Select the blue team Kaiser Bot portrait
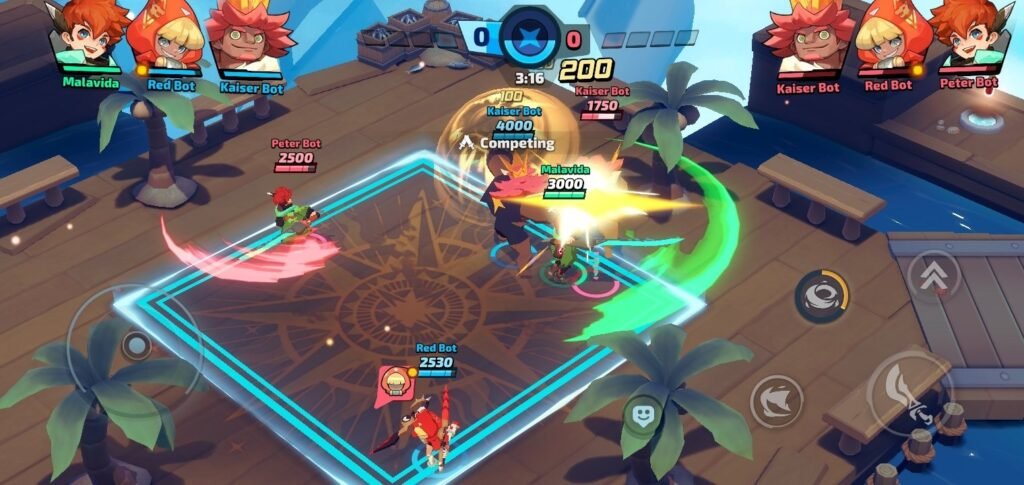The width and height of the screenshot is (1024, 485). point(249,38)
